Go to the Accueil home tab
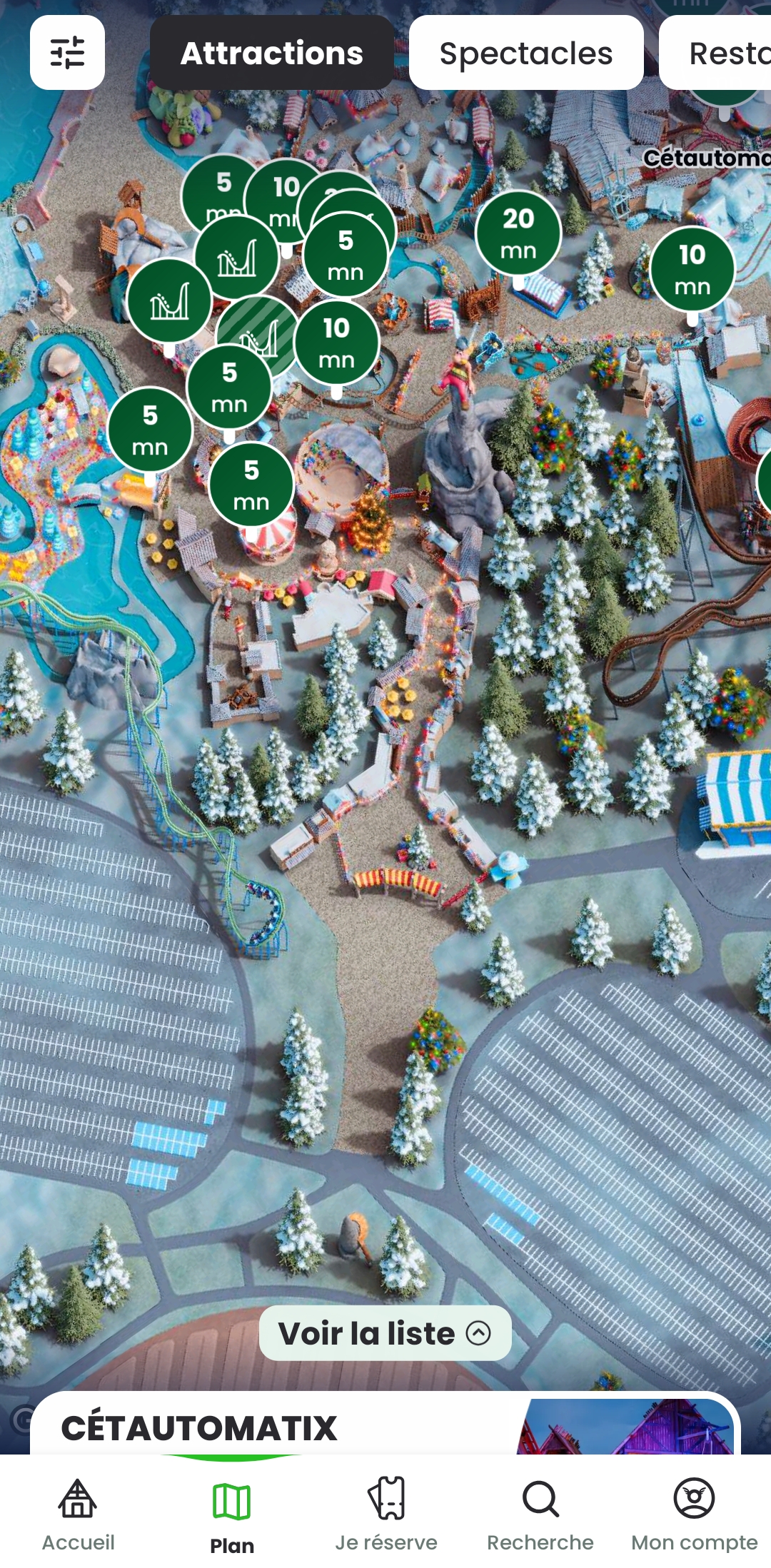 coord(78,1512)
